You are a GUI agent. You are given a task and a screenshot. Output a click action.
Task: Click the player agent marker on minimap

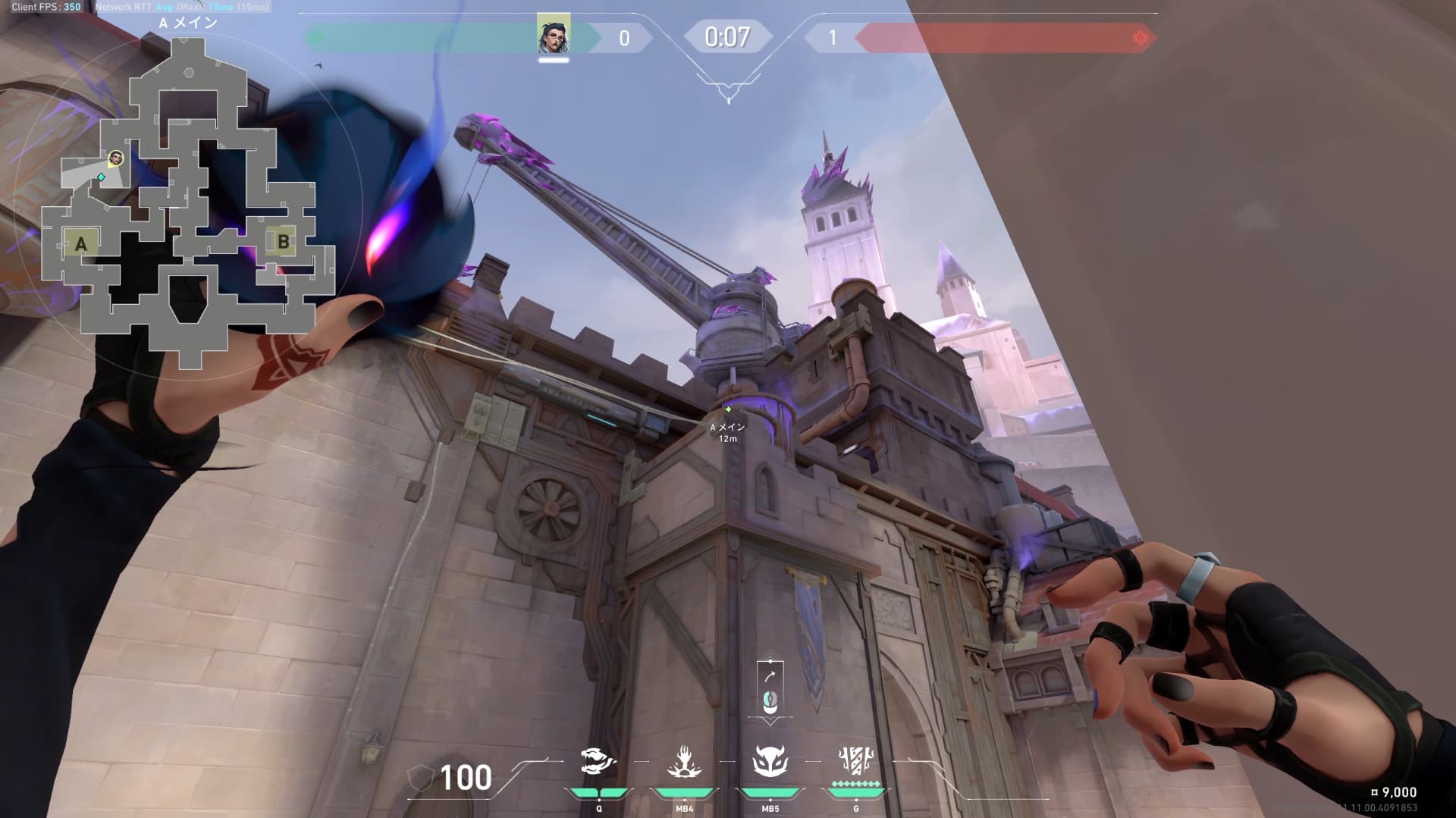(x=116, y=158)
